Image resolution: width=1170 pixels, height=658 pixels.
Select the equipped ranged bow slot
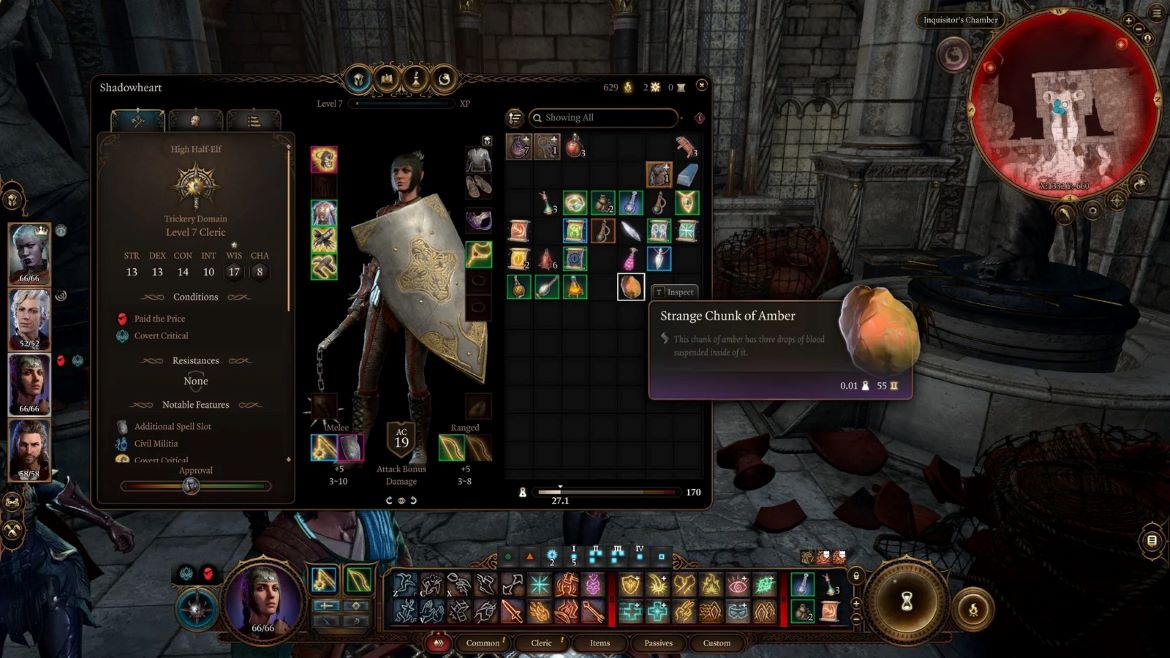click(x=453, y=447)
